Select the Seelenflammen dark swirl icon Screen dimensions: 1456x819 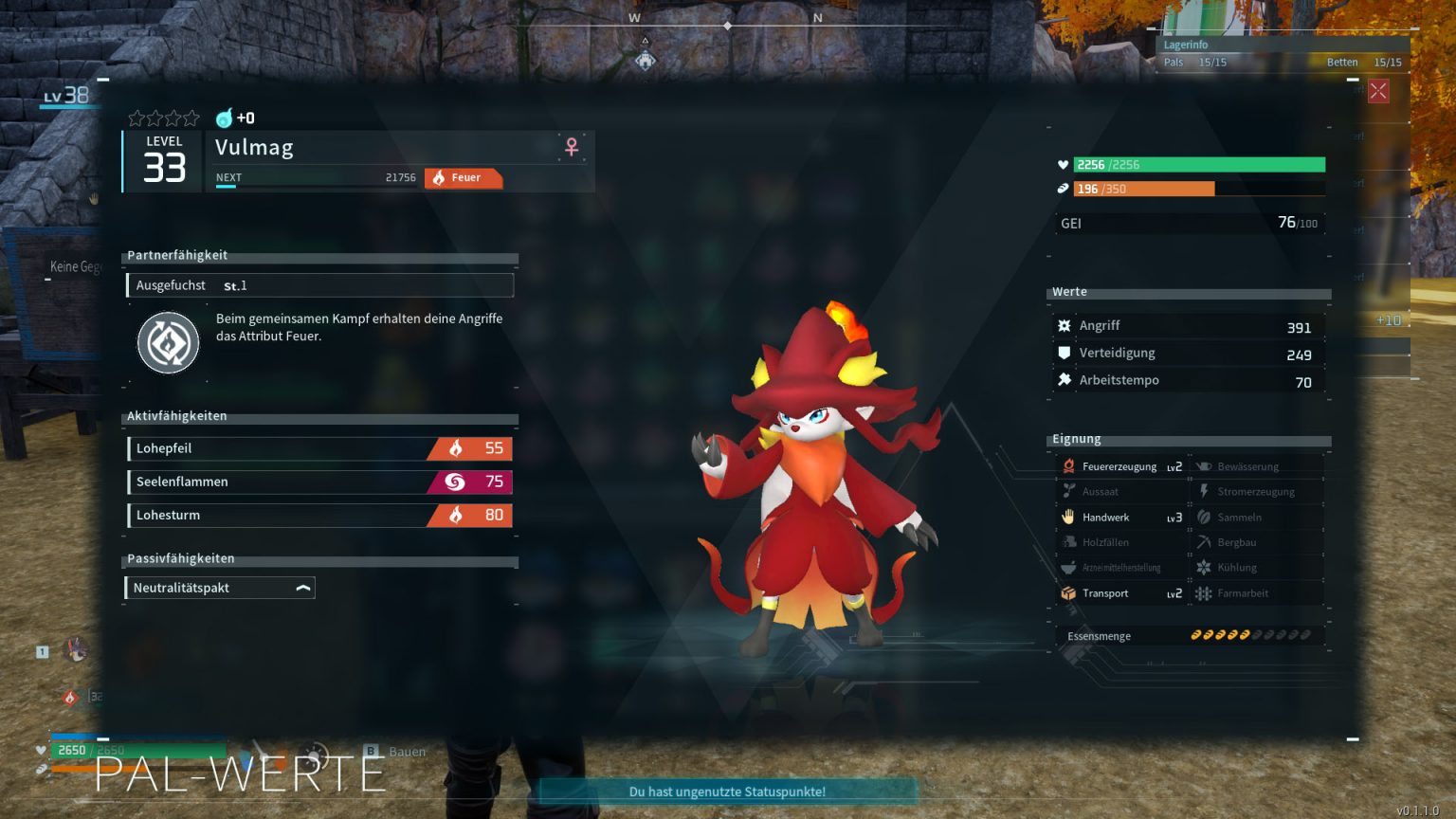[456, 482]
